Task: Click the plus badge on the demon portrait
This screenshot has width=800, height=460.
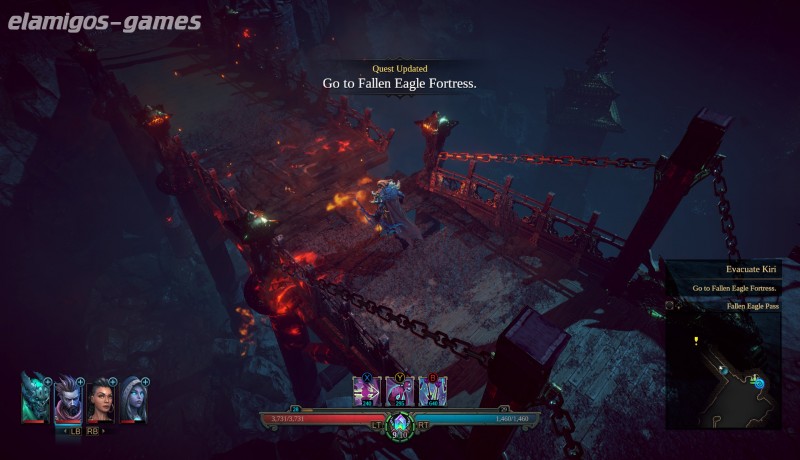Action: 48,382
